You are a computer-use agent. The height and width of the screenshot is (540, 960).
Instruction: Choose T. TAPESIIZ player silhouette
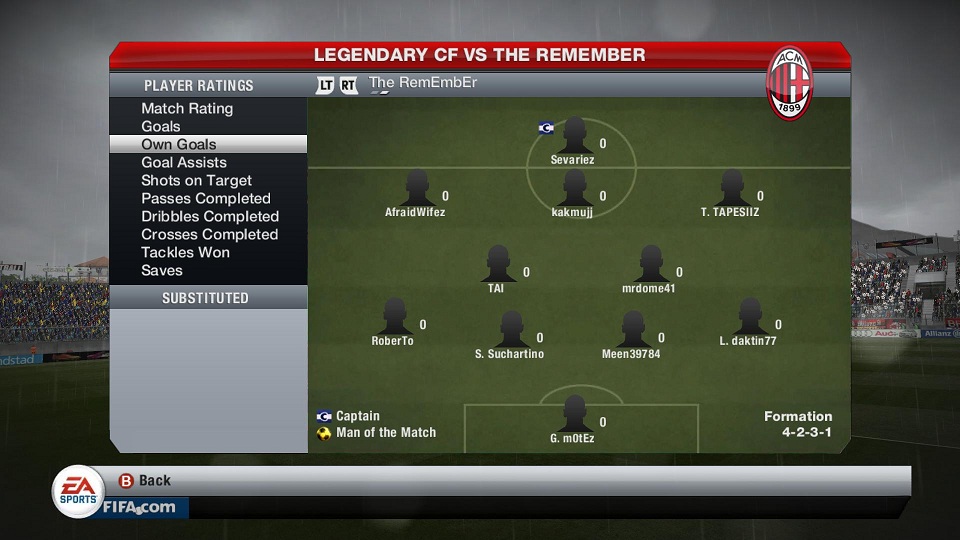pos(731,188)
